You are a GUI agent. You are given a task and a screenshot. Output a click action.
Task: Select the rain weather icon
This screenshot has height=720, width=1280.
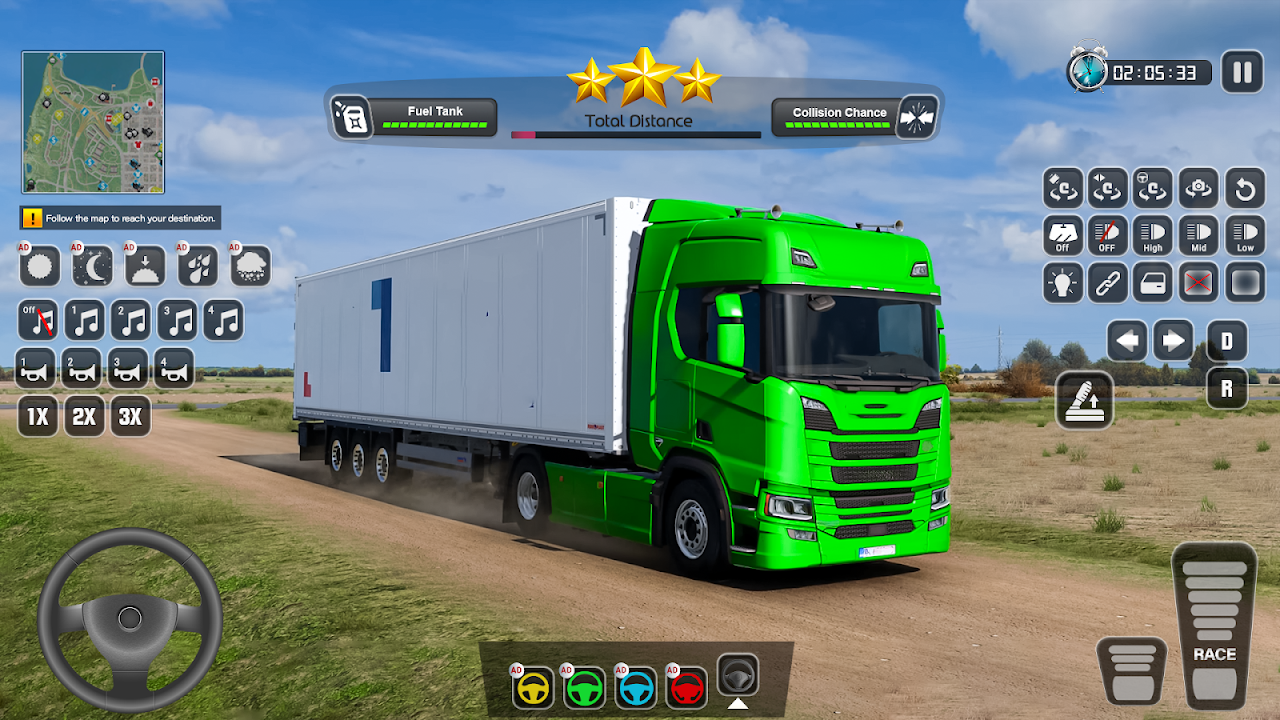click(x=198, y=266)
